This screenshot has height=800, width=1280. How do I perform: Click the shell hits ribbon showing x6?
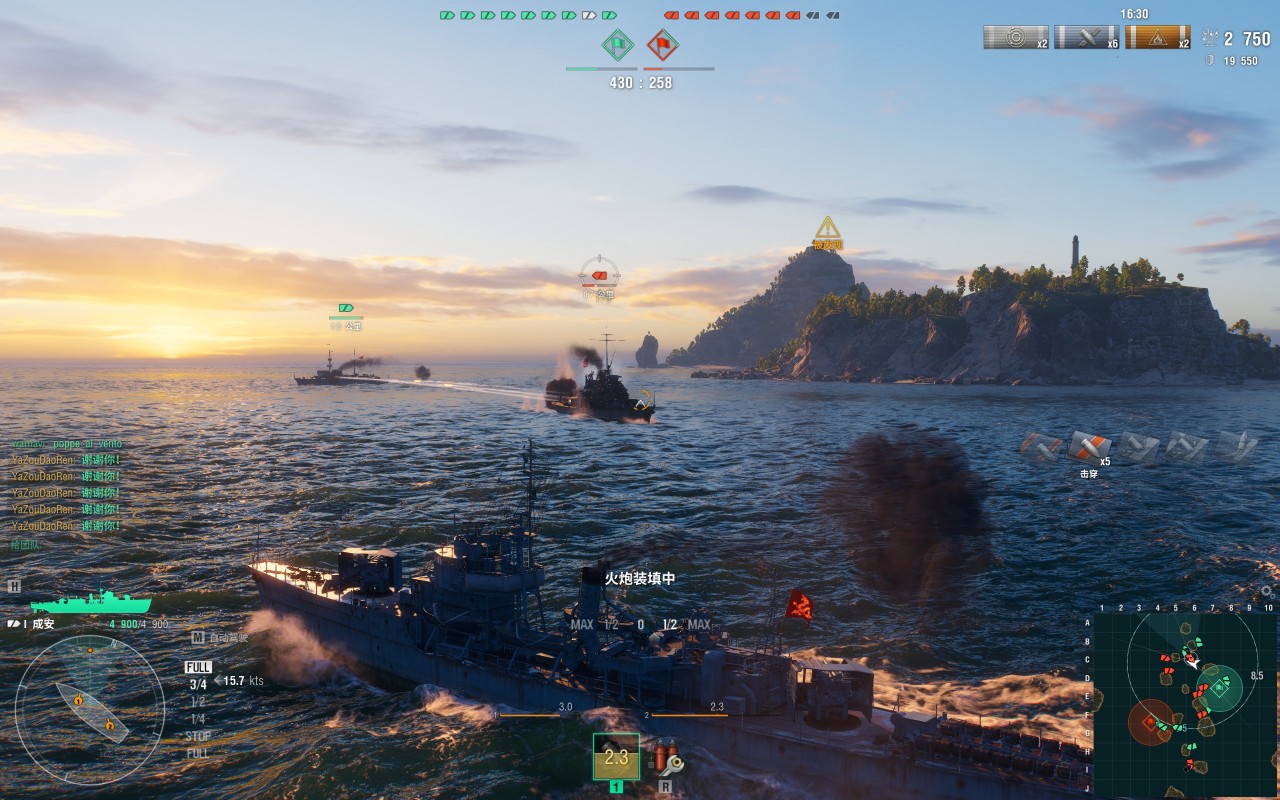pos(1087,38)
